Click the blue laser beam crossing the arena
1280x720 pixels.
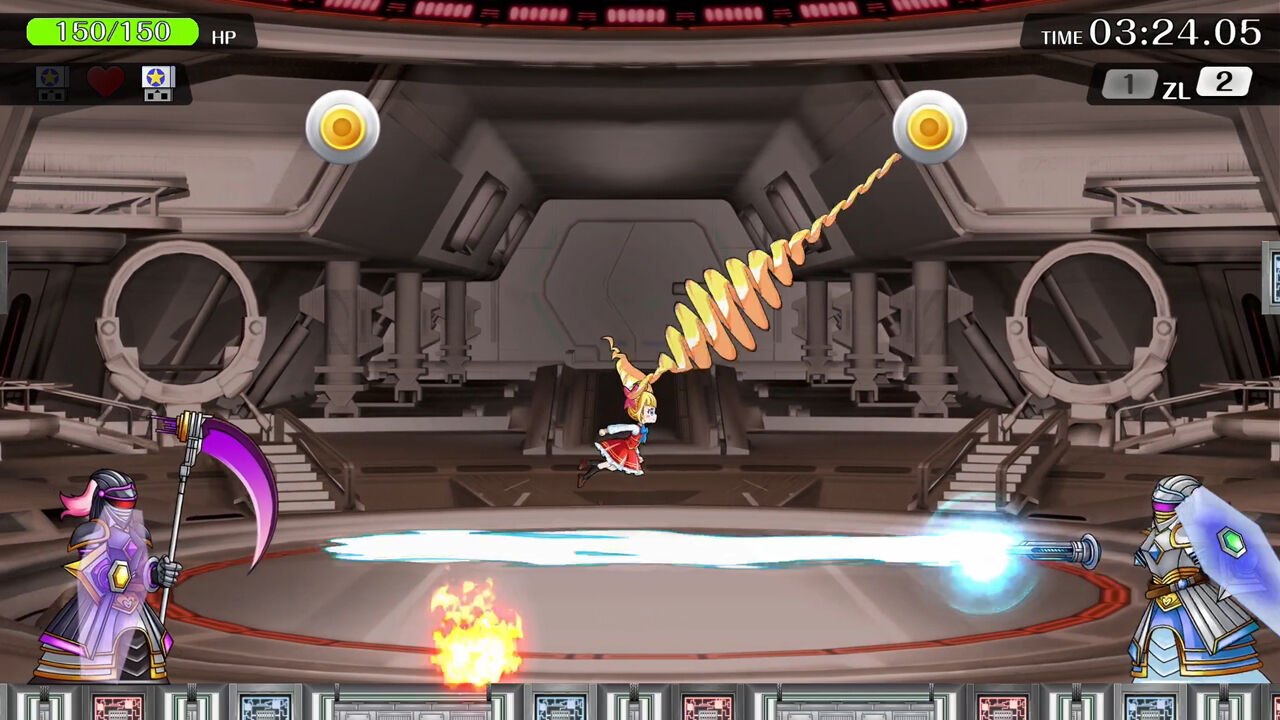point(700,545)
